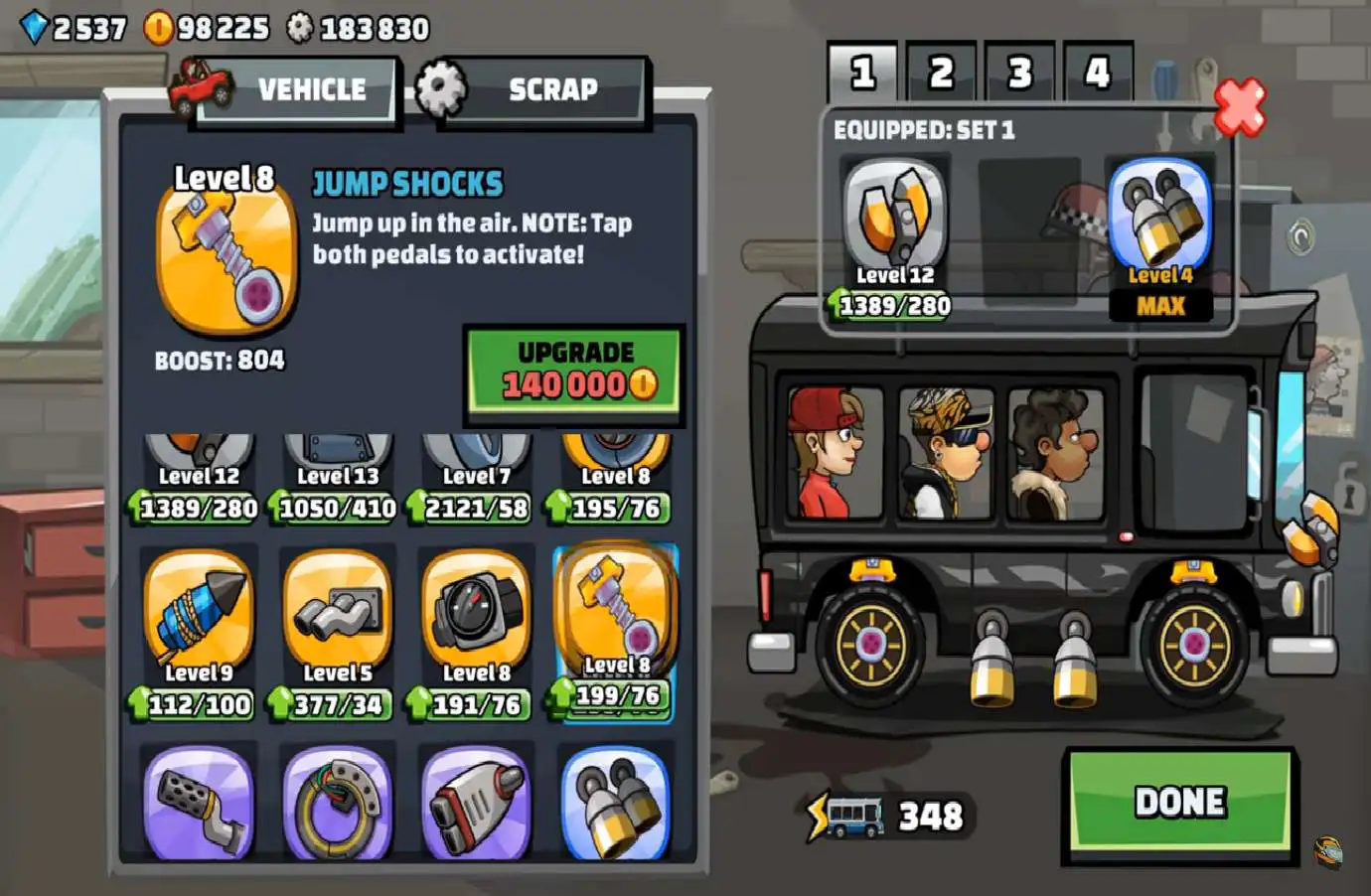Activate tuning set 4
Viewport: 1371px width, 896px height.
[1097, 73]
